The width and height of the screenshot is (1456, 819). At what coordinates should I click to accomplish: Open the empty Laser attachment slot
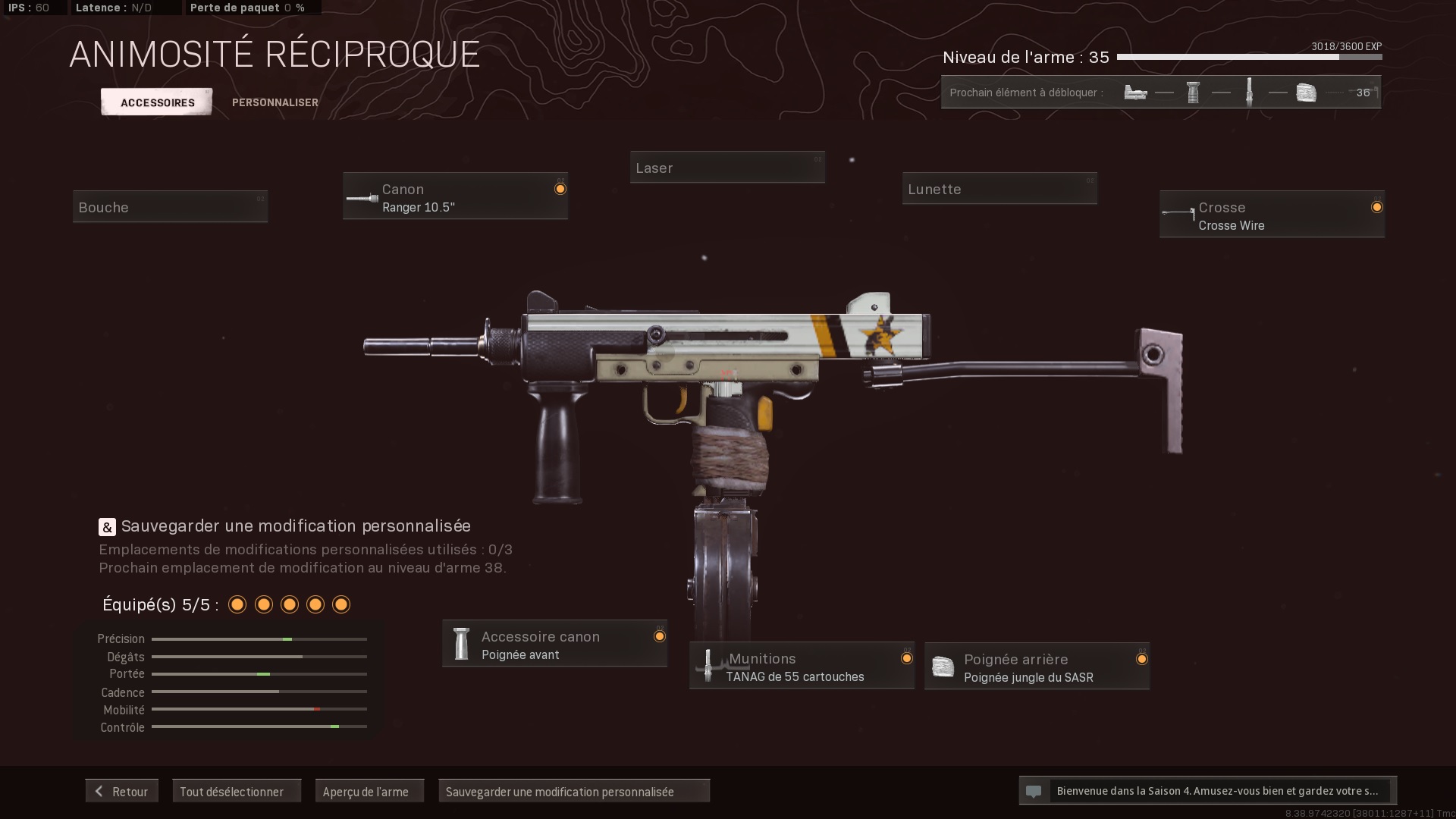click(727, 167)
